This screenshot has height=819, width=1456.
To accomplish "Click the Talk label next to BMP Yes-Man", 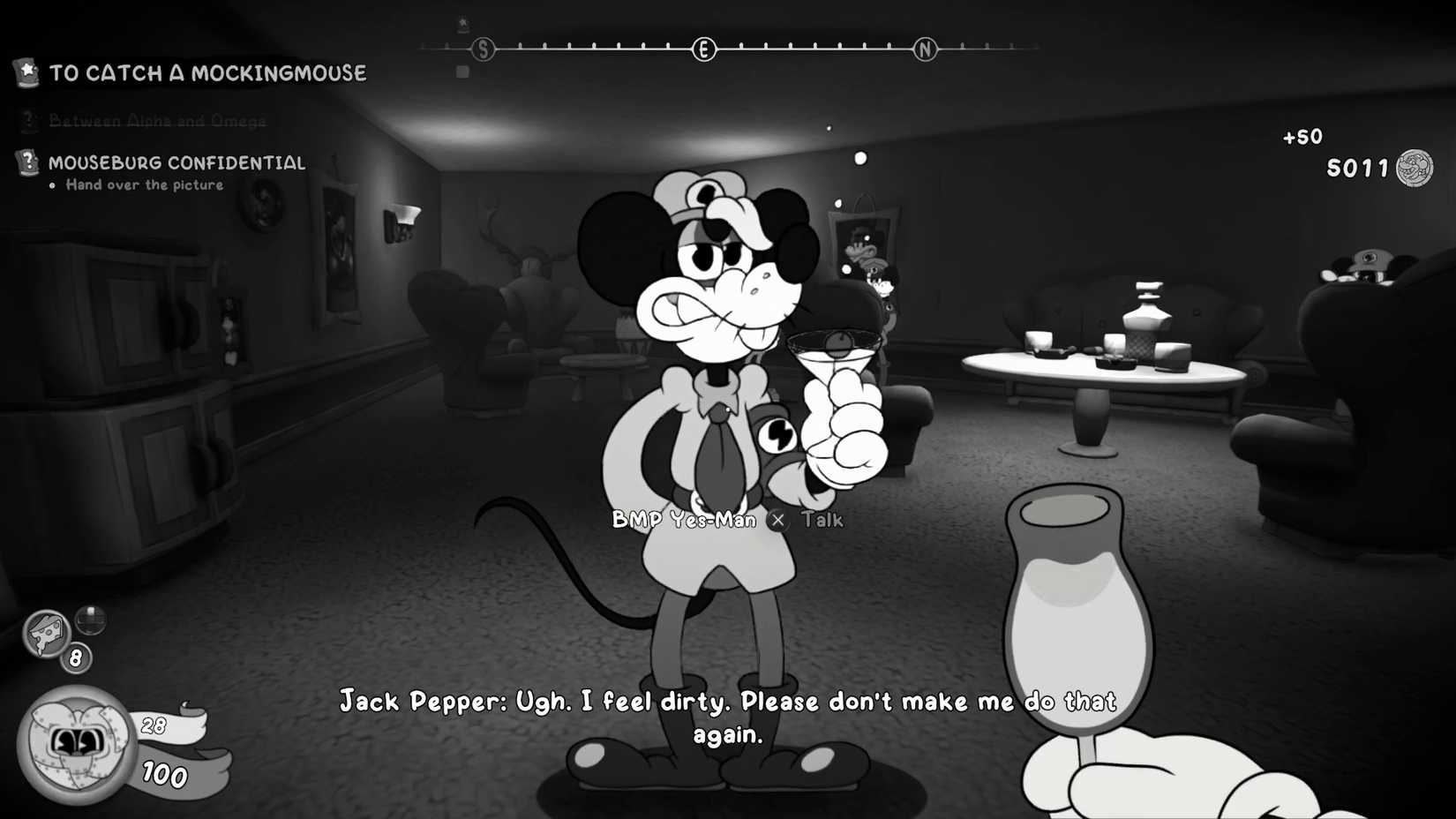I will tap(822, 521).
